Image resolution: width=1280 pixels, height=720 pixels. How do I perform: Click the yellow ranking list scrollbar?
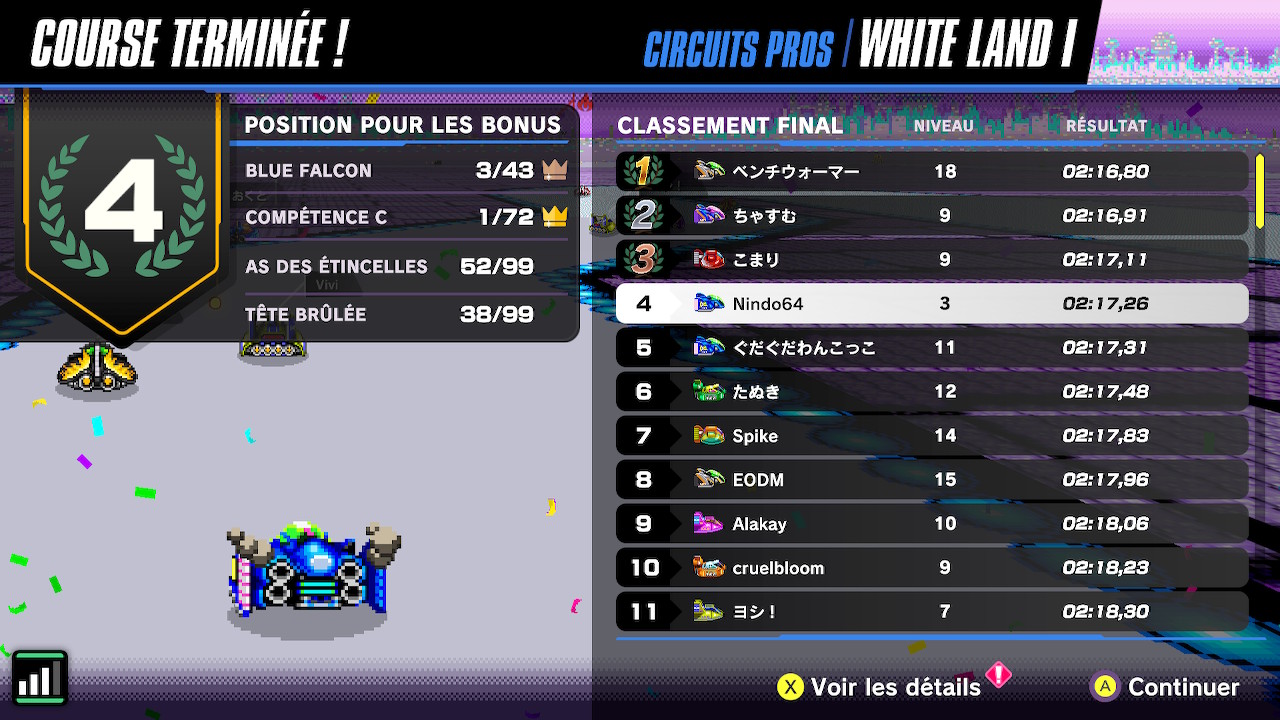pyautogui.click(x=1260, y=191)
